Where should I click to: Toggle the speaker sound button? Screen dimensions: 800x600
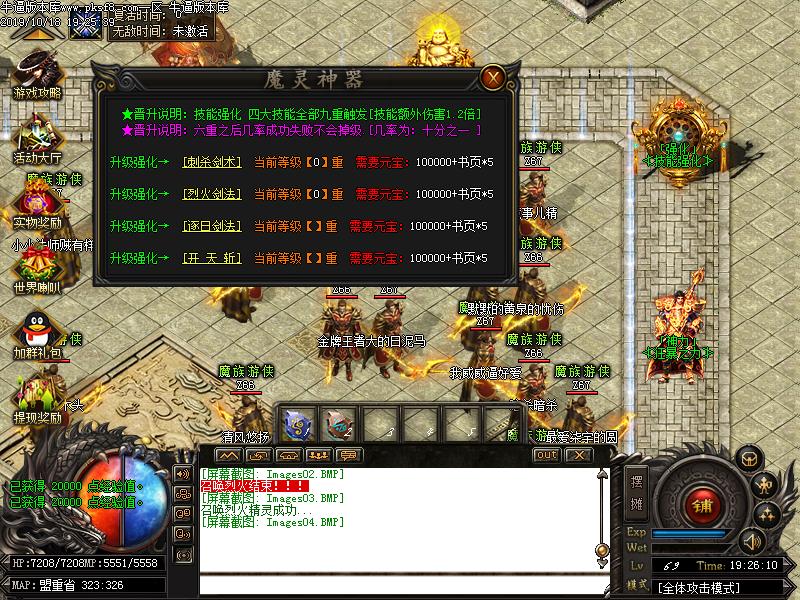(x=751, y=541)
